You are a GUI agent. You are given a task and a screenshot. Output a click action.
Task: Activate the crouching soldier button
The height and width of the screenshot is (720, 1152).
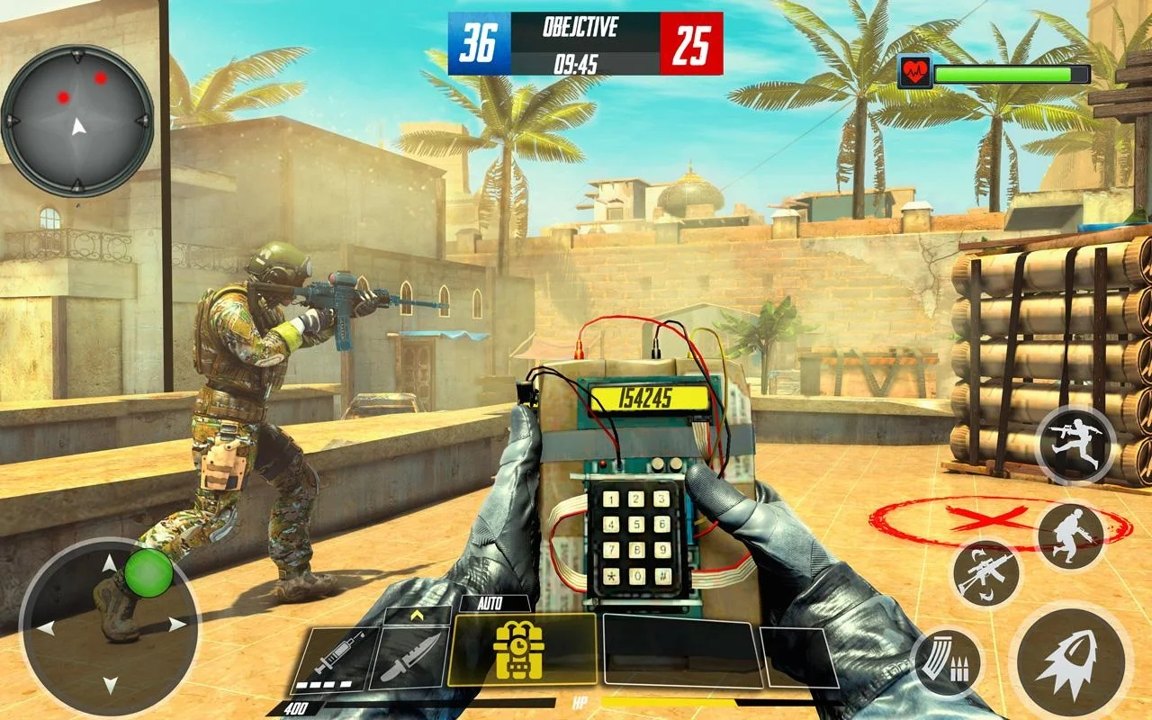[1070, 537]
